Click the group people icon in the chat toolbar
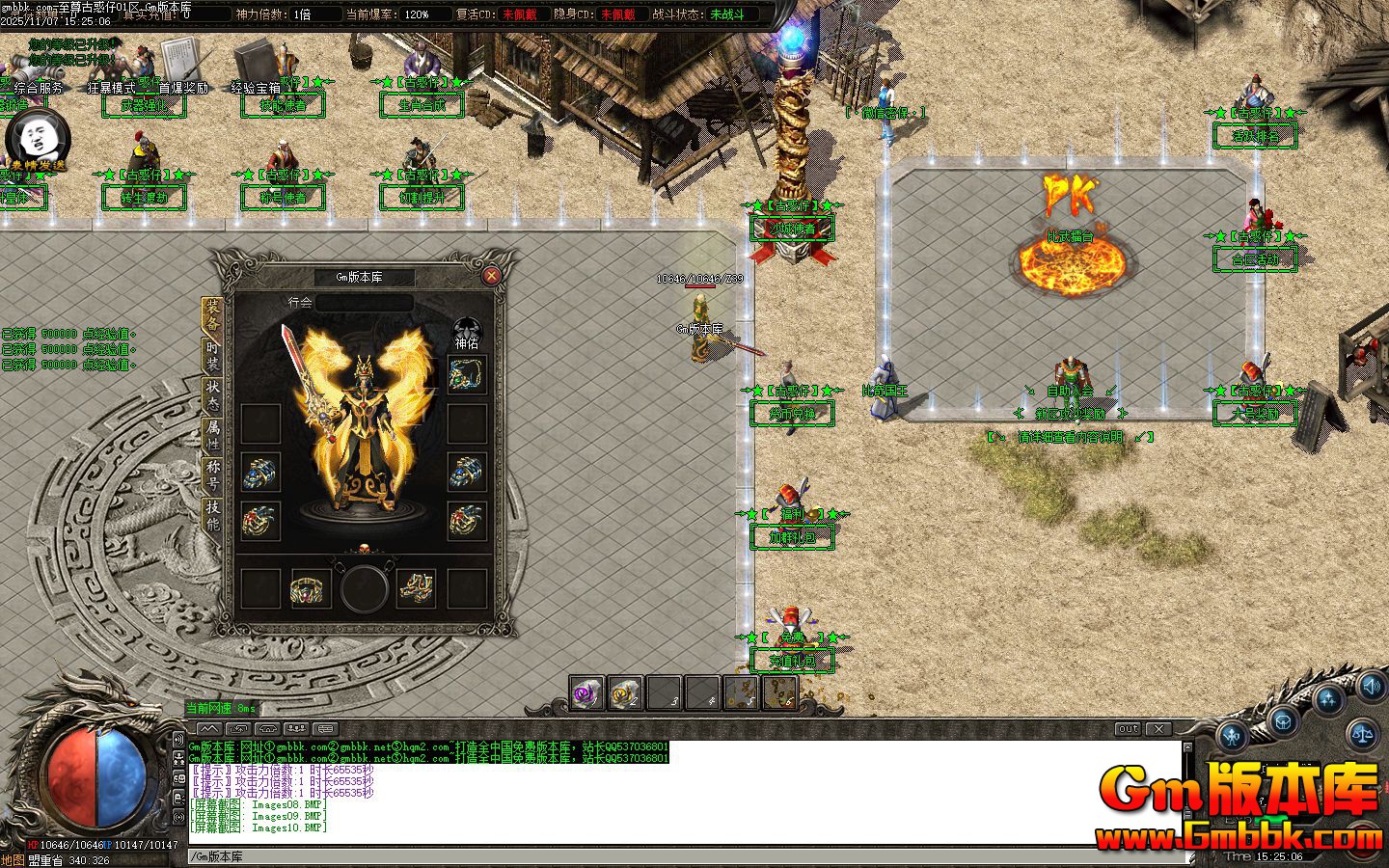The width and height of the screenshot is (1389, 868). (296, 729)
